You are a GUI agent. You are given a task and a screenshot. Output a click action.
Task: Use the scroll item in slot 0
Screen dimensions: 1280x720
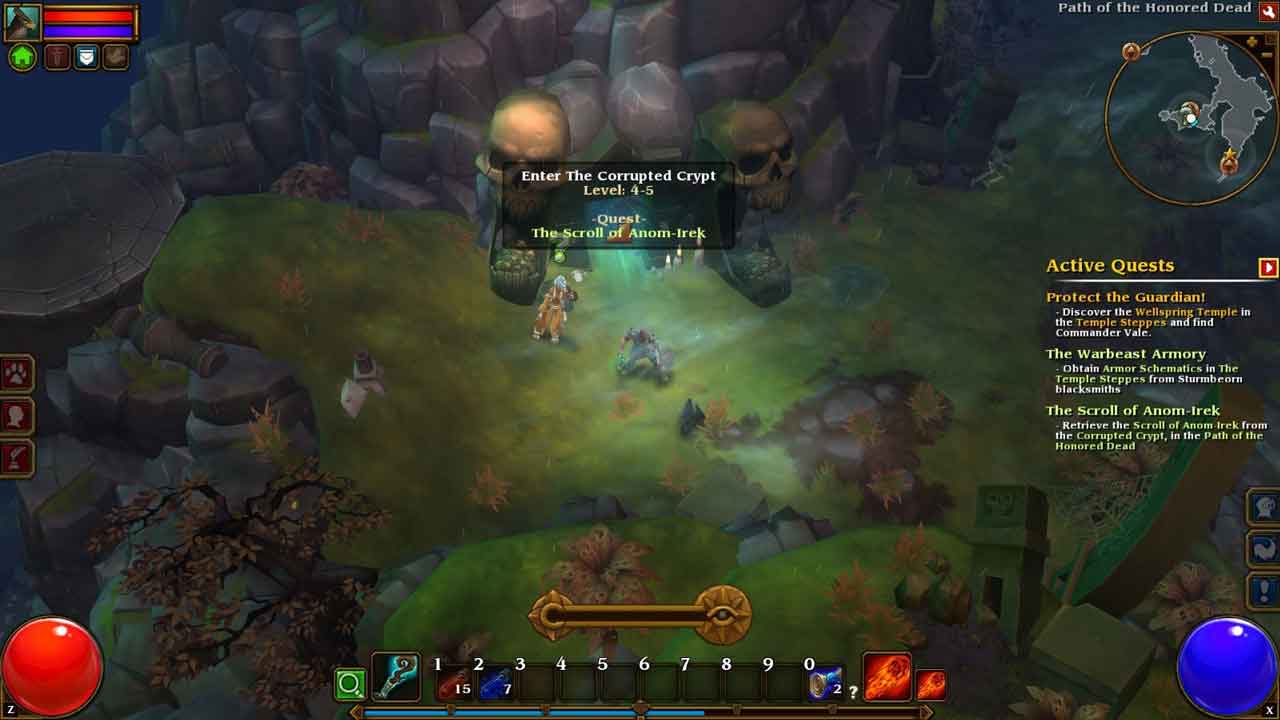[x=823, y=684]
